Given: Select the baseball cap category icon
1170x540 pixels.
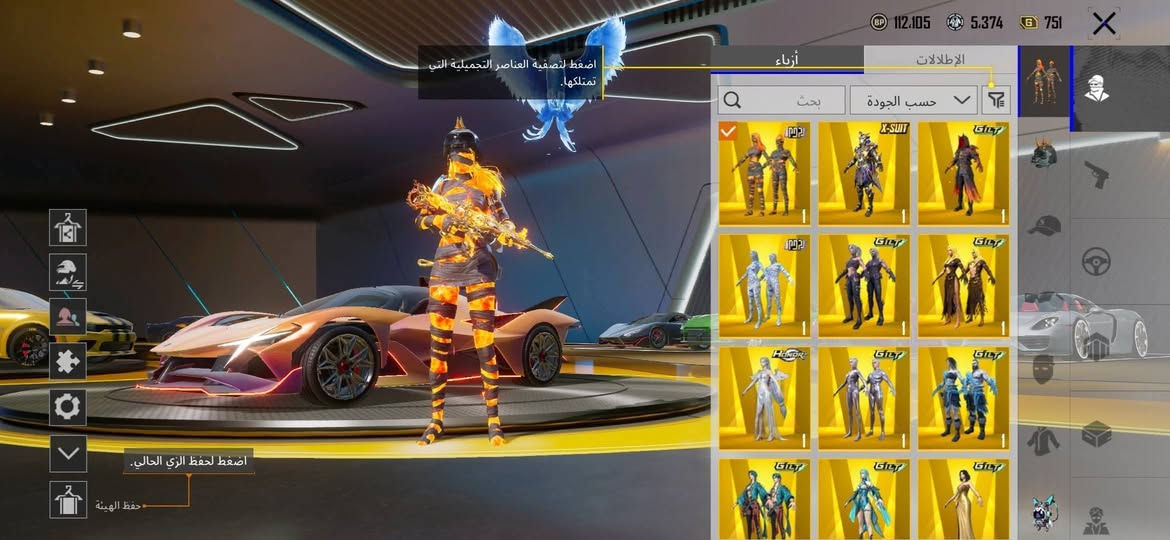Looking at the screenshot, I should pyautogui.click(x=1044, y=225).
